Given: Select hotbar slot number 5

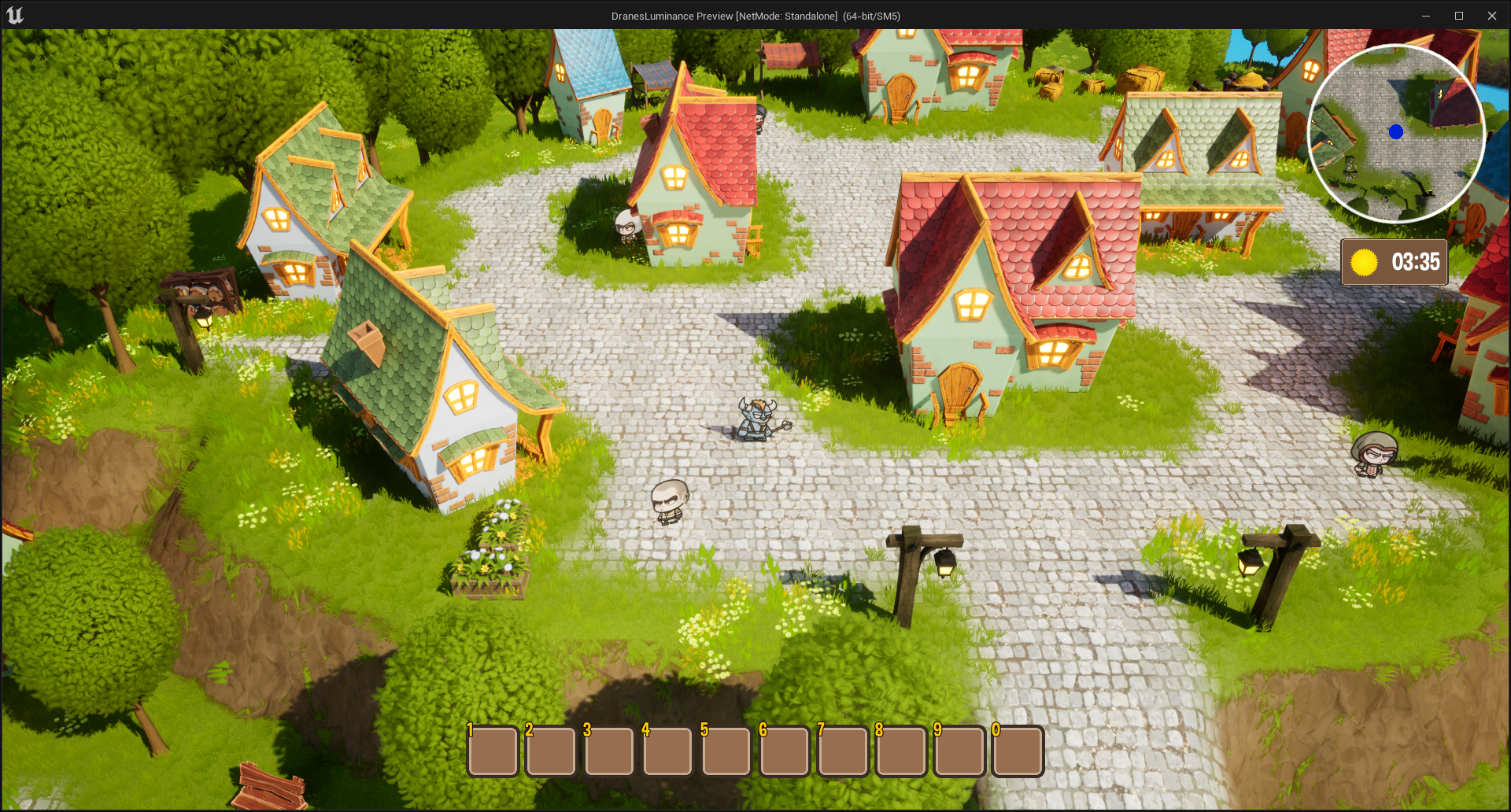Looking at the screenshot, I should click(726, 751).
